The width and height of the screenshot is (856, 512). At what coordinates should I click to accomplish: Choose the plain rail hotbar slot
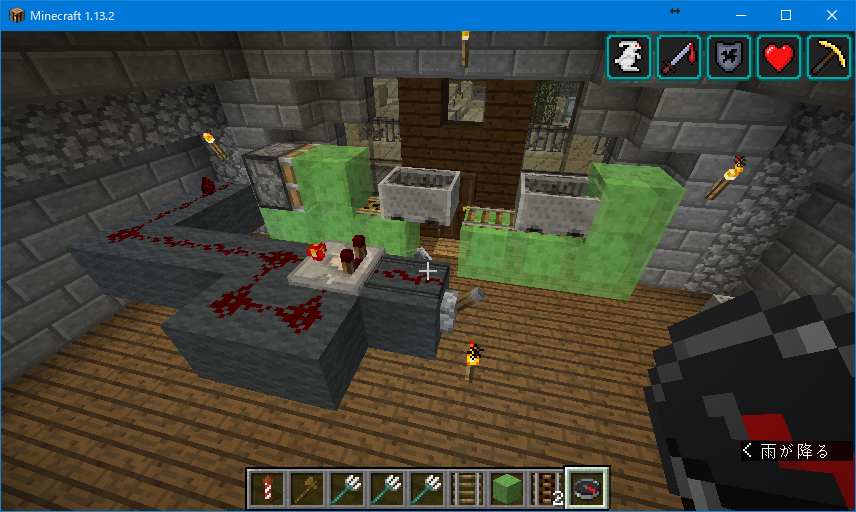[x=466, y=489]
